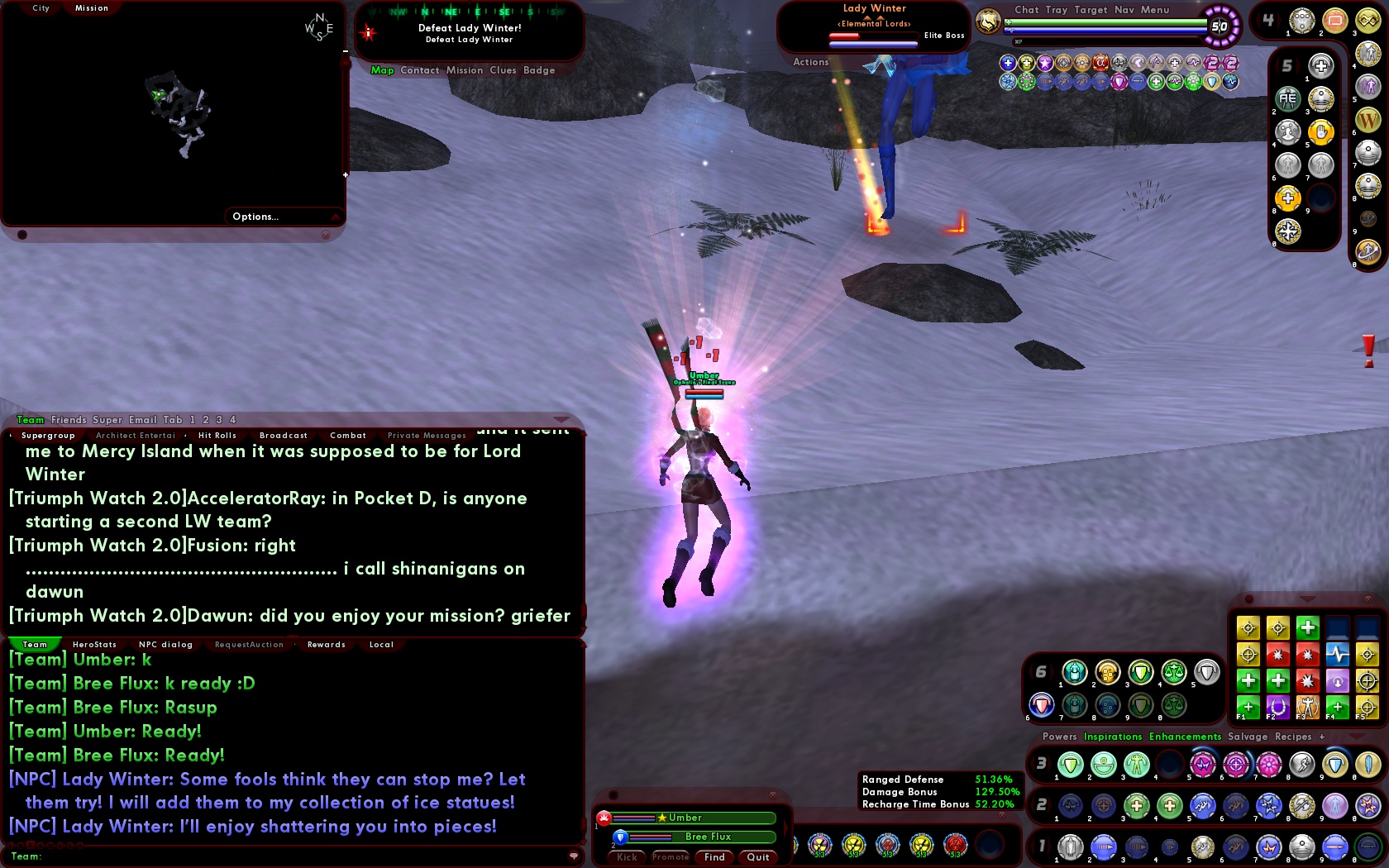Viewport: 1389px width, 868px height.
Task: Click the gold star icon next to Umber's team entry
Action: [662, 818]
